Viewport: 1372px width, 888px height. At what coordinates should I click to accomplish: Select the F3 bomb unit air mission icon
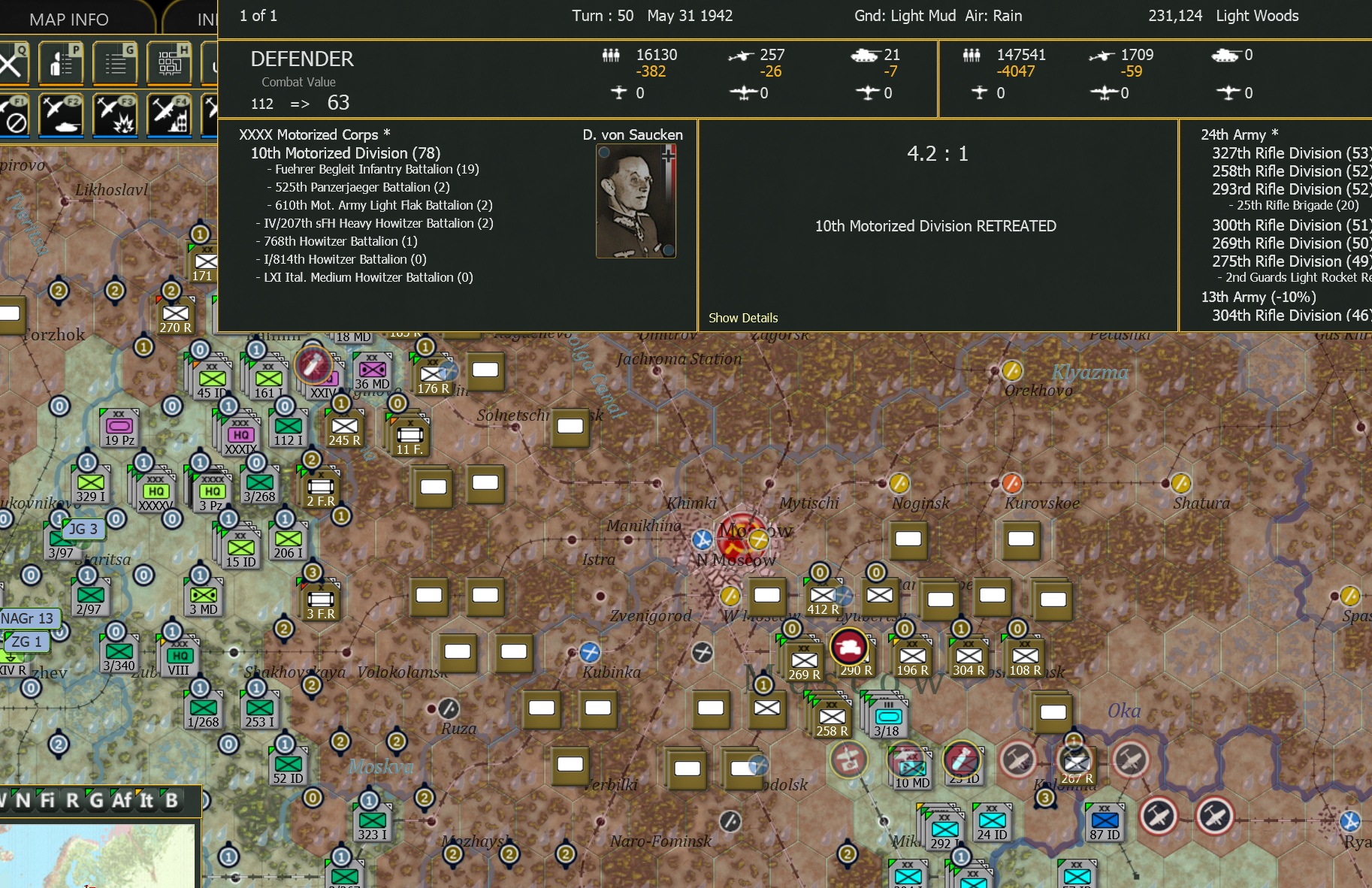[x=114, y=116]
